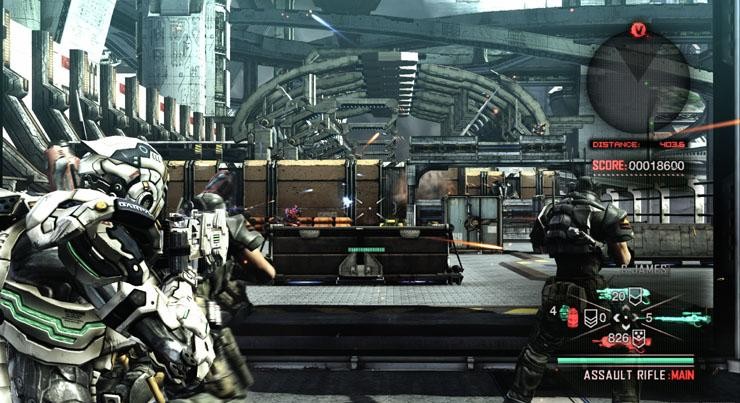This screenshot has height=403, width=740.
Task: Click the red objective marker atop the radar
Action: (x=638, y=30)
